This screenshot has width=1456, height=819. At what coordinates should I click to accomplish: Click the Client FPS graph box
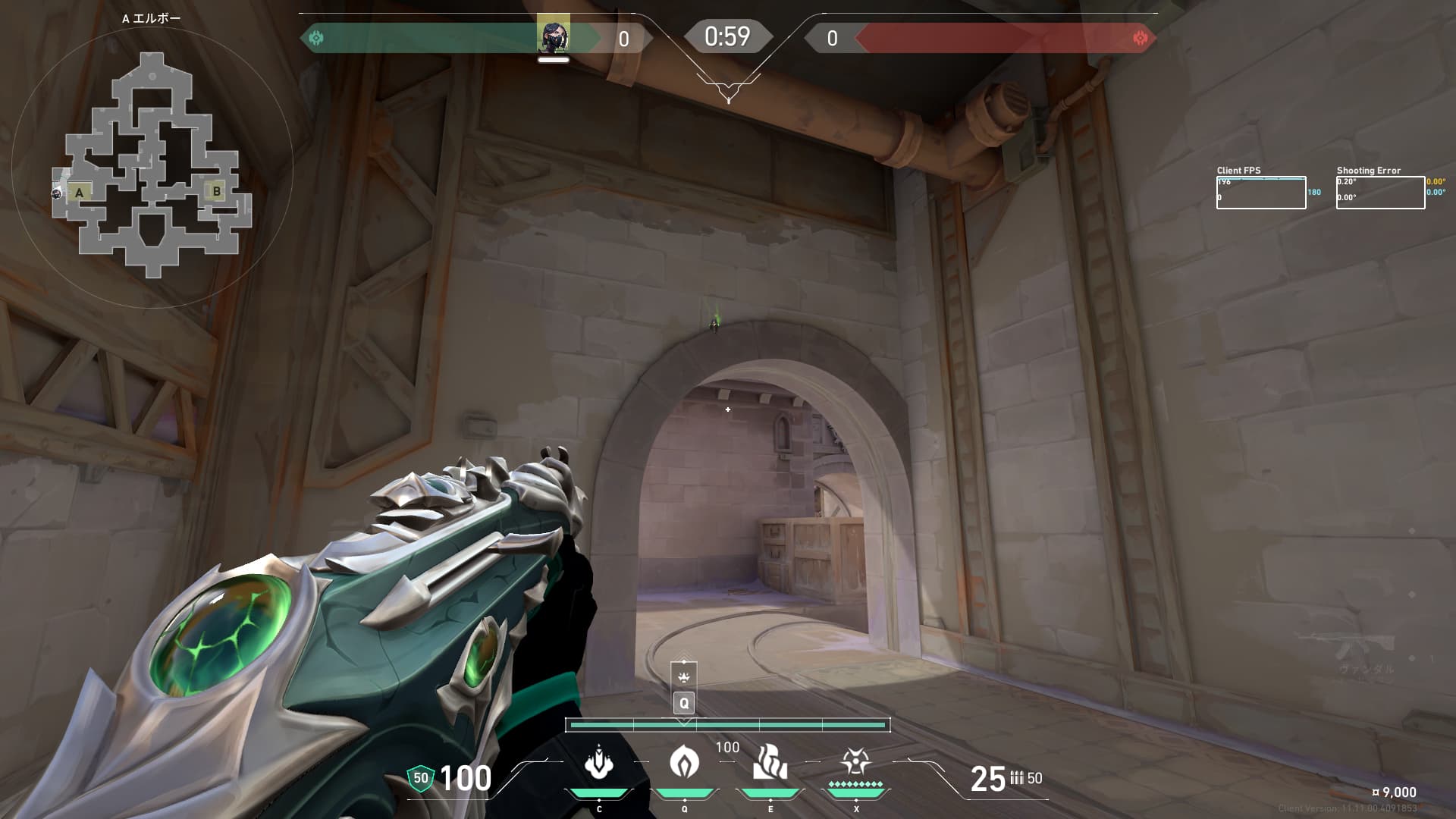pyautogui.click(x=1260, y=193)
